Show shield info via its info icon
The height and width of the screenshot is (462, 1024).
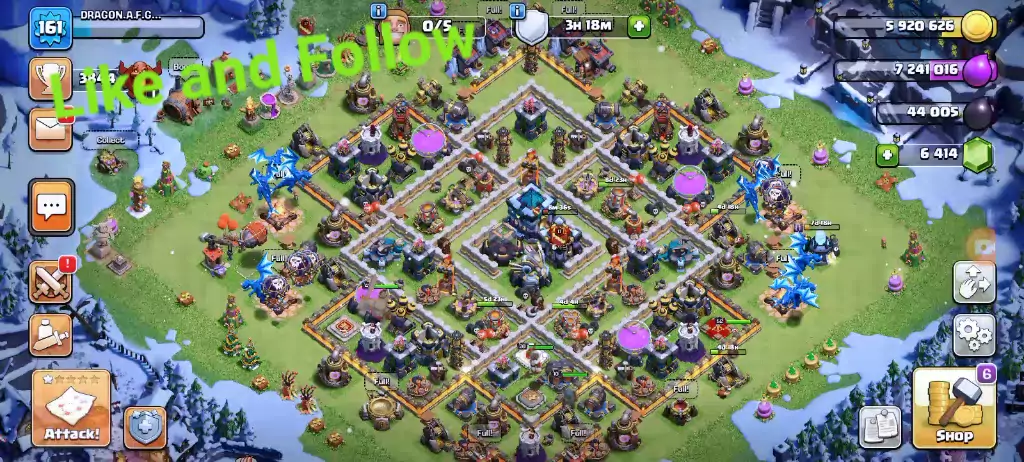coord(517,12)
